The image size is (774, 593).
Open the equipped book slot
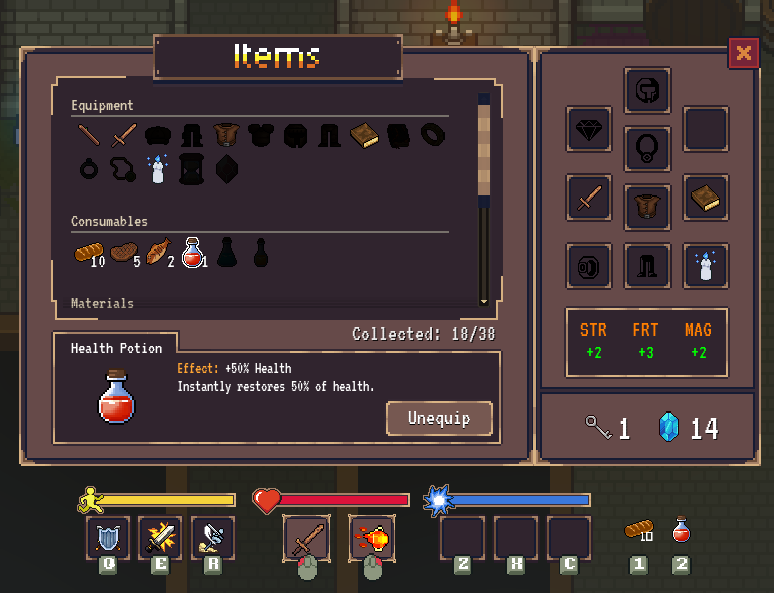(x=706, y=198)
